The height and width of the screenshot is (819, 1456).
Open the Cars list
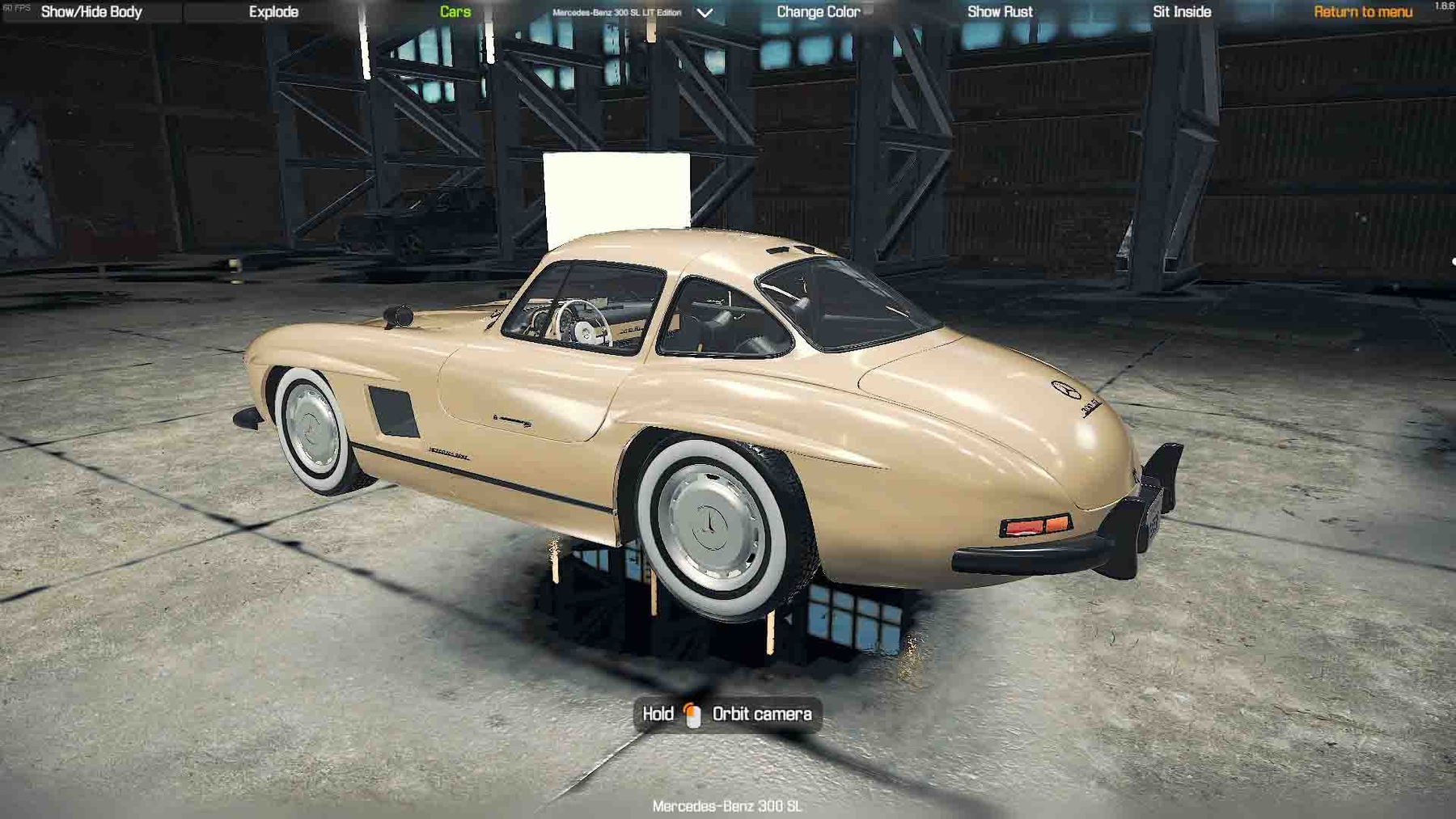coord(455,12)
